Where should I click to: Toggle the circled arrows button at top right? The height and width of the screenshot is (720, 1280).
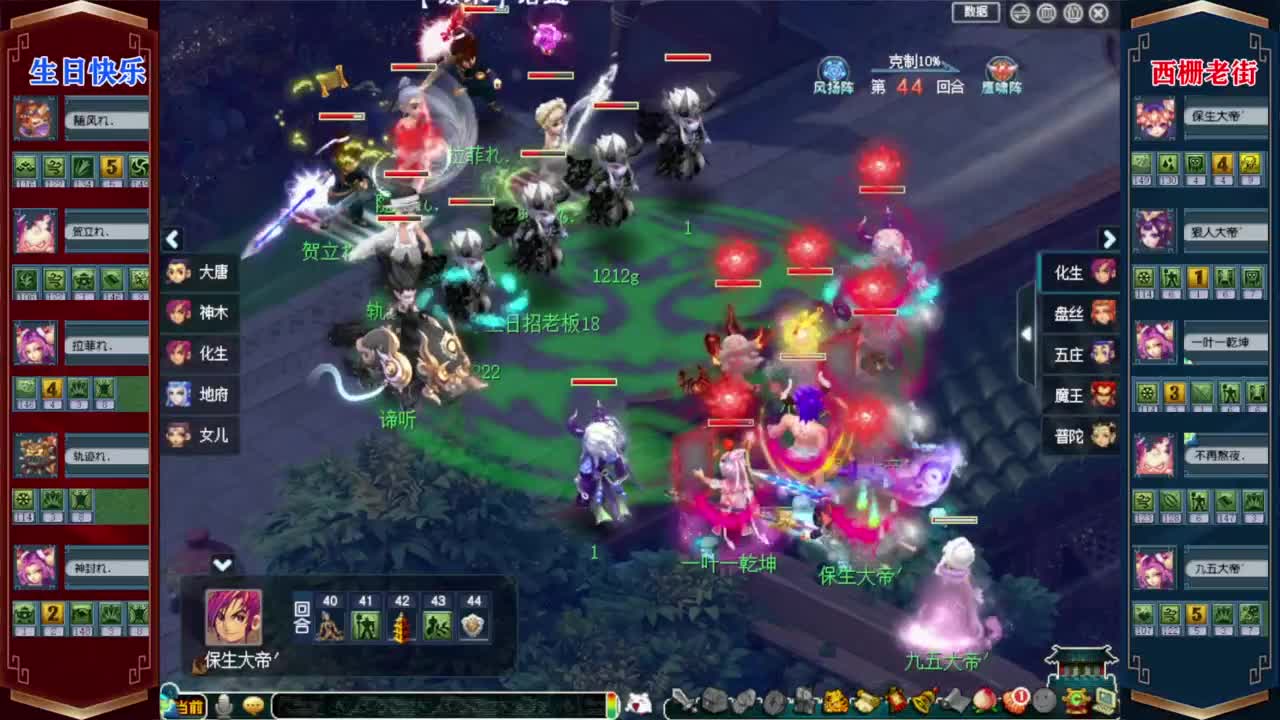click(x=1019, y=12)
